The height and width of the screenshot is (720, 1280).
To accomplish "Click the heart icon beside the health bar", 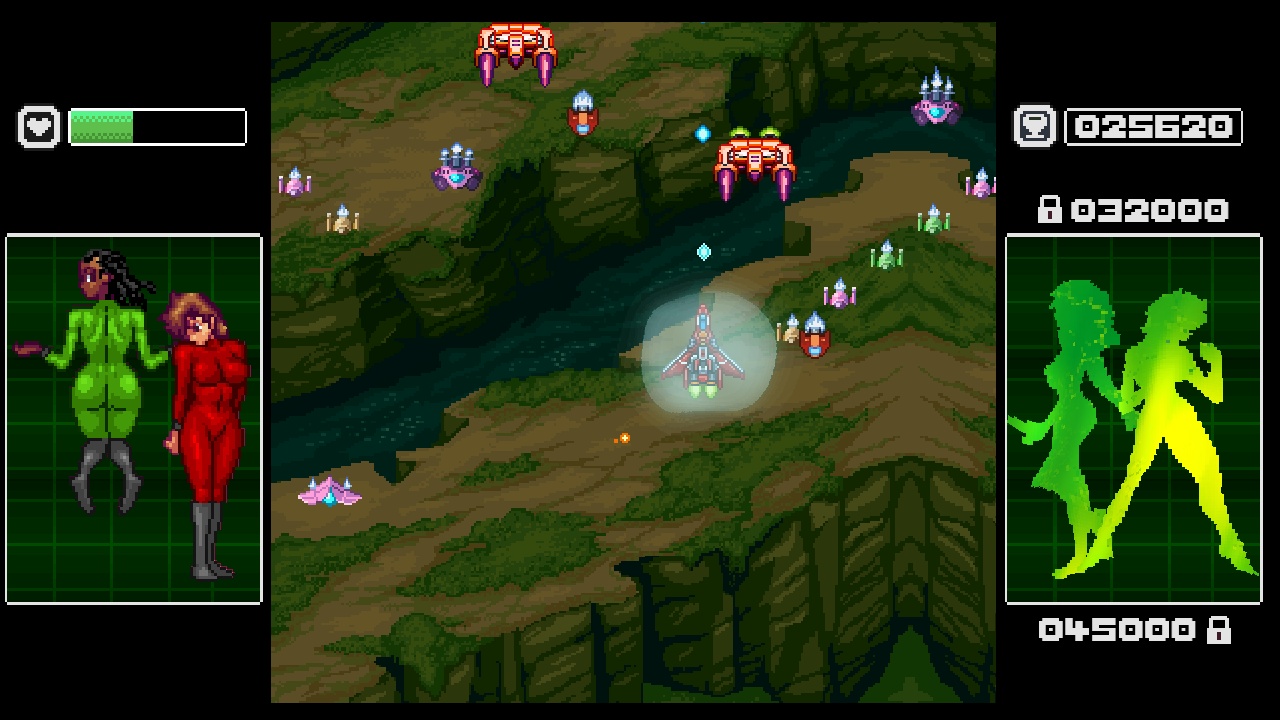I will pos(38,127).
